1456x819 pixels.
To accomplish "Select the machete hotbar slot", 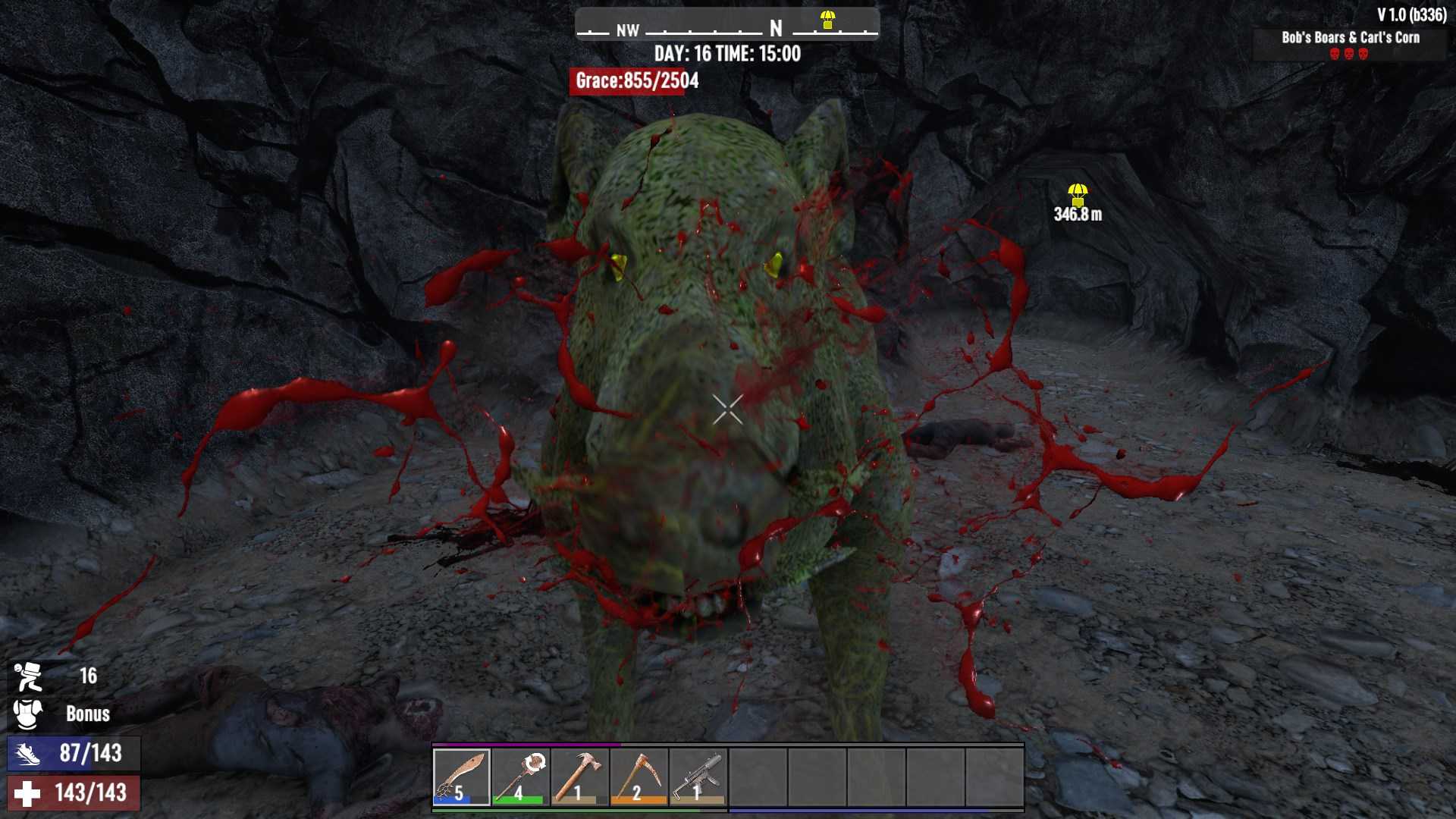I will tap(462, 777).
